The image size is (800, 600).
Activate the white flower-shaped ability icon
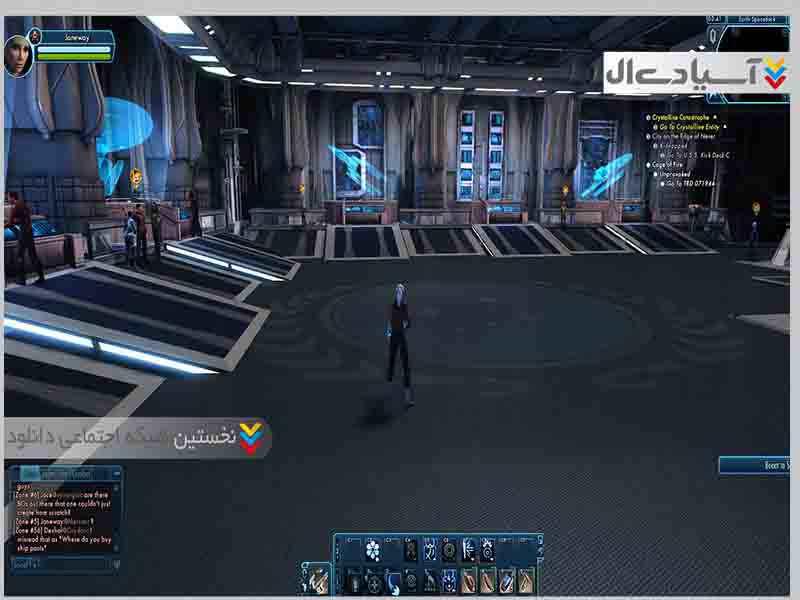(x=373, y=549)
